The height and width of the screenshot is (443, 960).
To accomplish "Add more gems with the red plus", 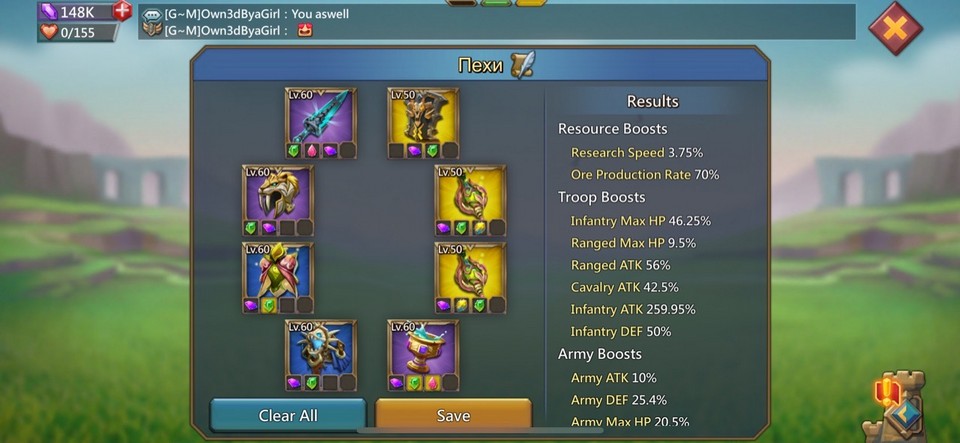I will pyautogui.click(x=122, y=11).
